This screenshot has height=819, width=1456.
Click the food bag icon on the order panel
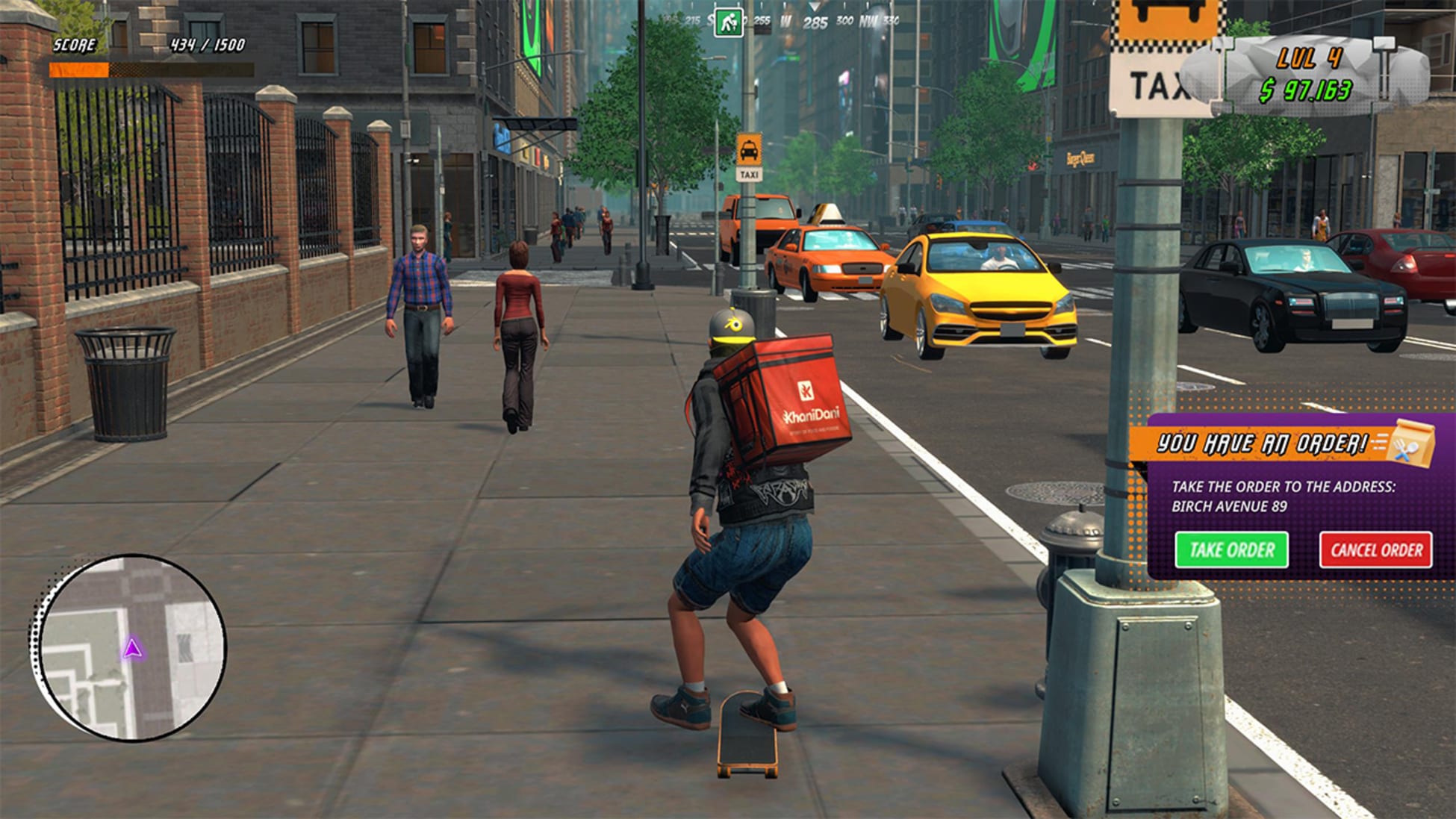[x=1413, y=444]
